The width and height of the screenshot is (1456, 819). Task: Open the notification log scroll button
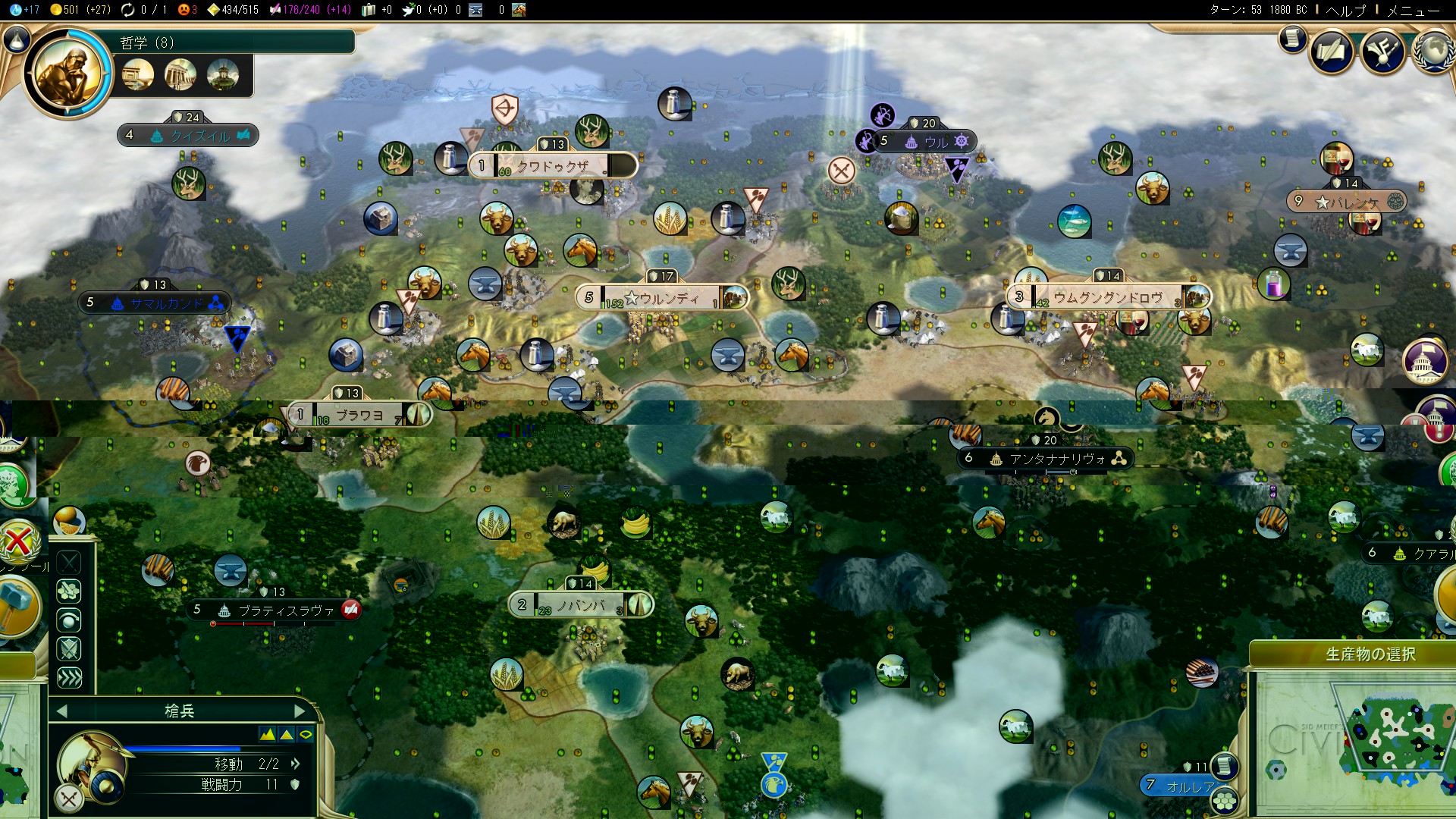(x=1292, y=39)
